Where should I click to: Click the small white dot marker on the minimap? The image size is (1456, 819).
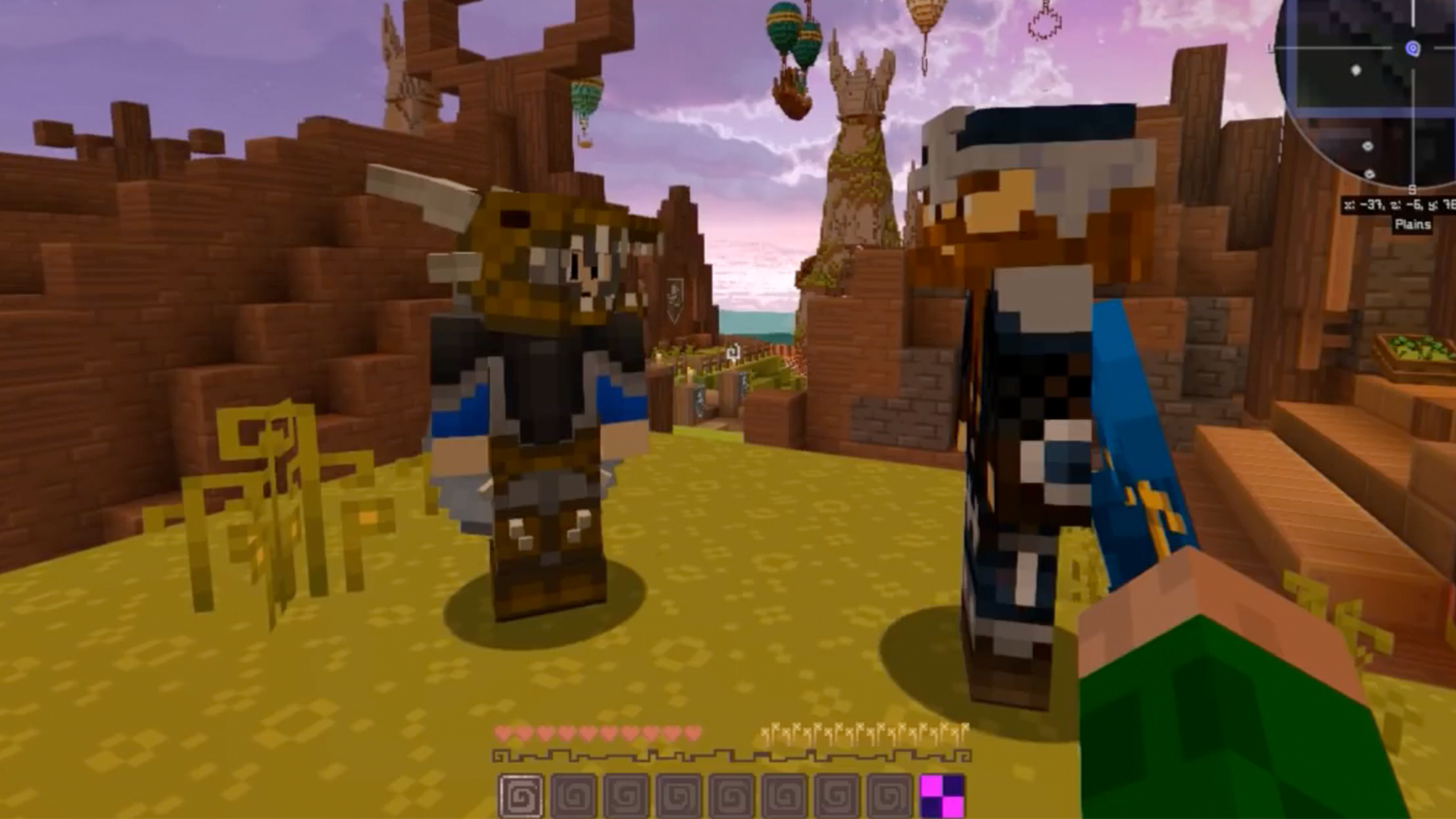coord(1357,70)
